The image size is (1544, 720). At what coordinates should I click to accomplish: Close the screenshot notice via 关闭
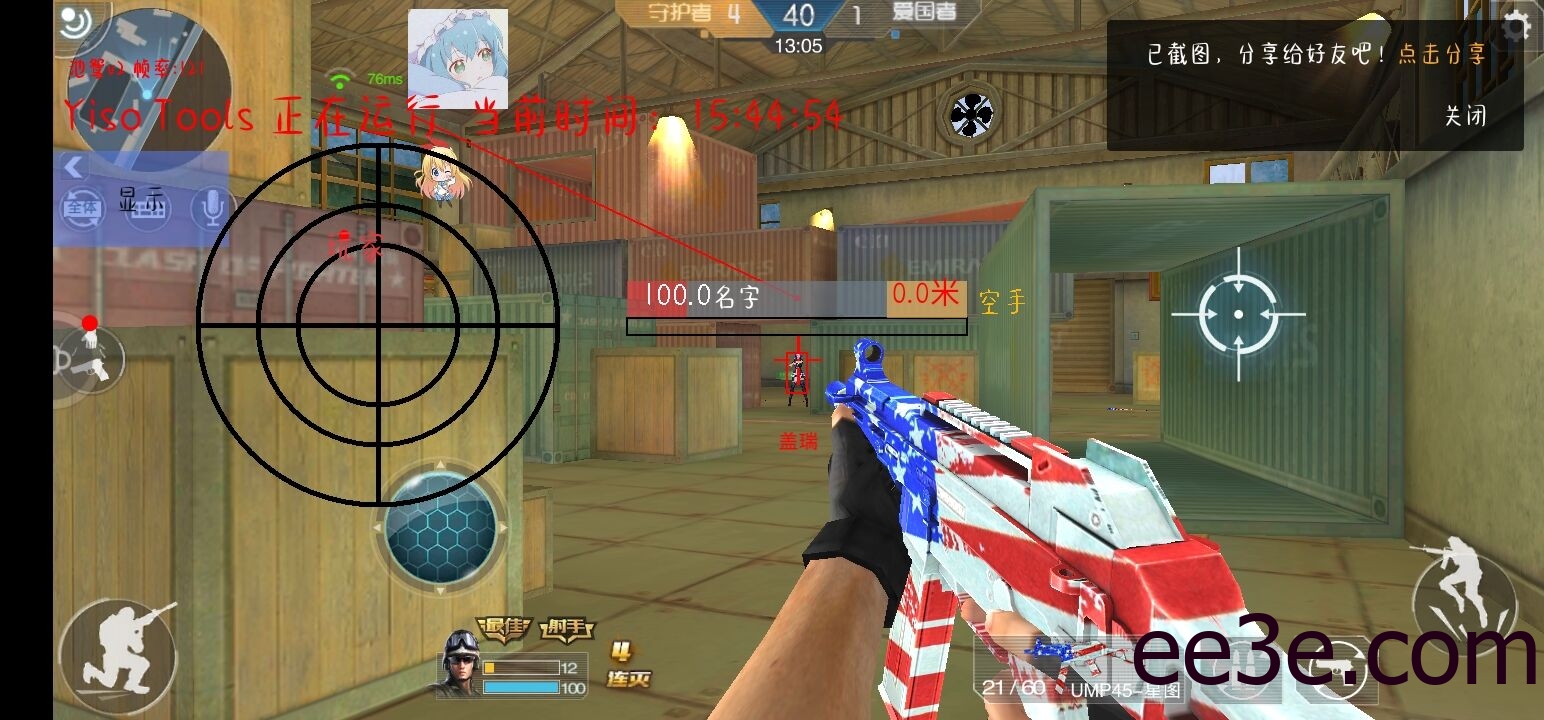1465,115
